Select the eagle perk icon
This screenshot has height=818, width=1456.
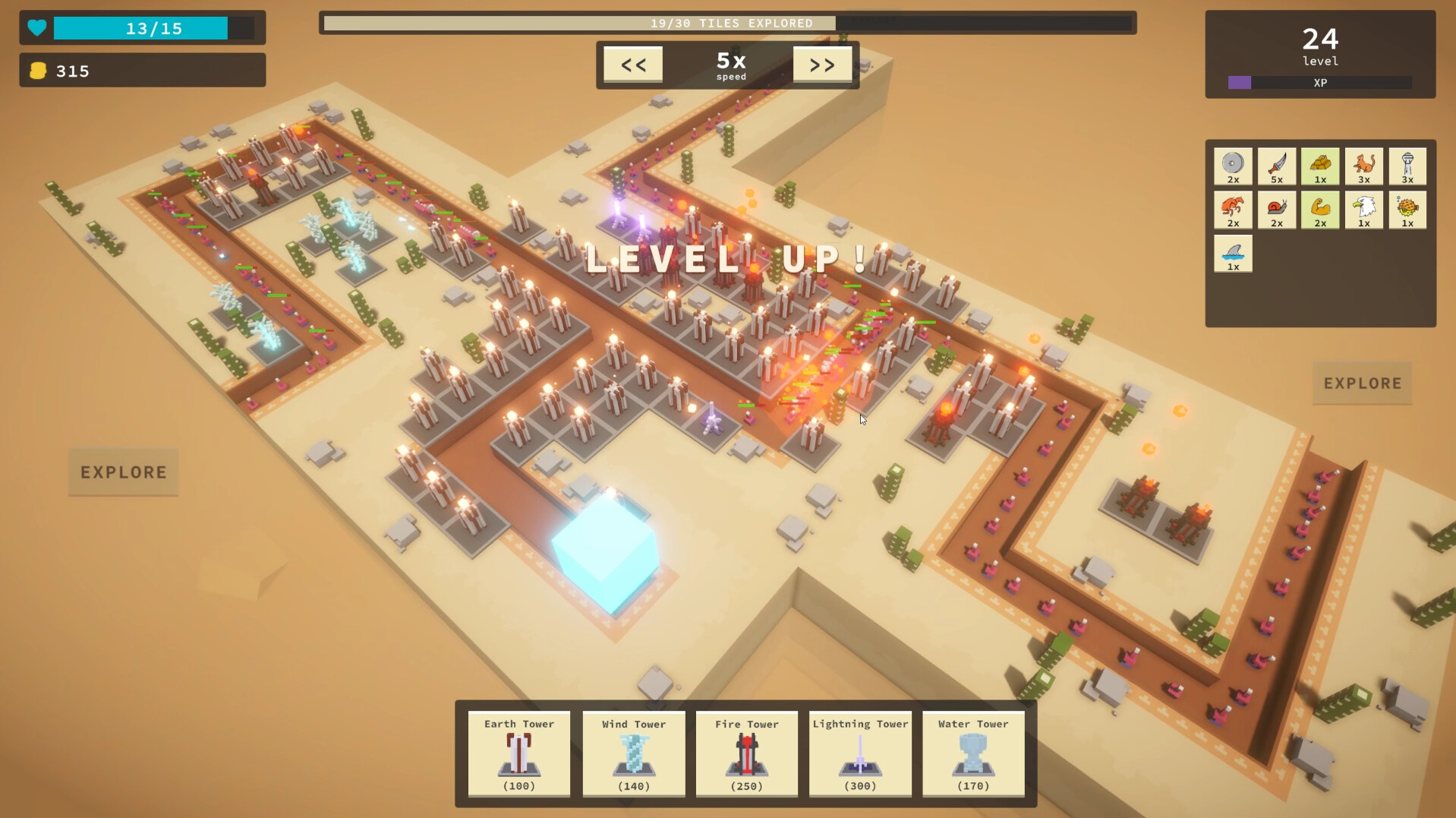pos(1364,210)
